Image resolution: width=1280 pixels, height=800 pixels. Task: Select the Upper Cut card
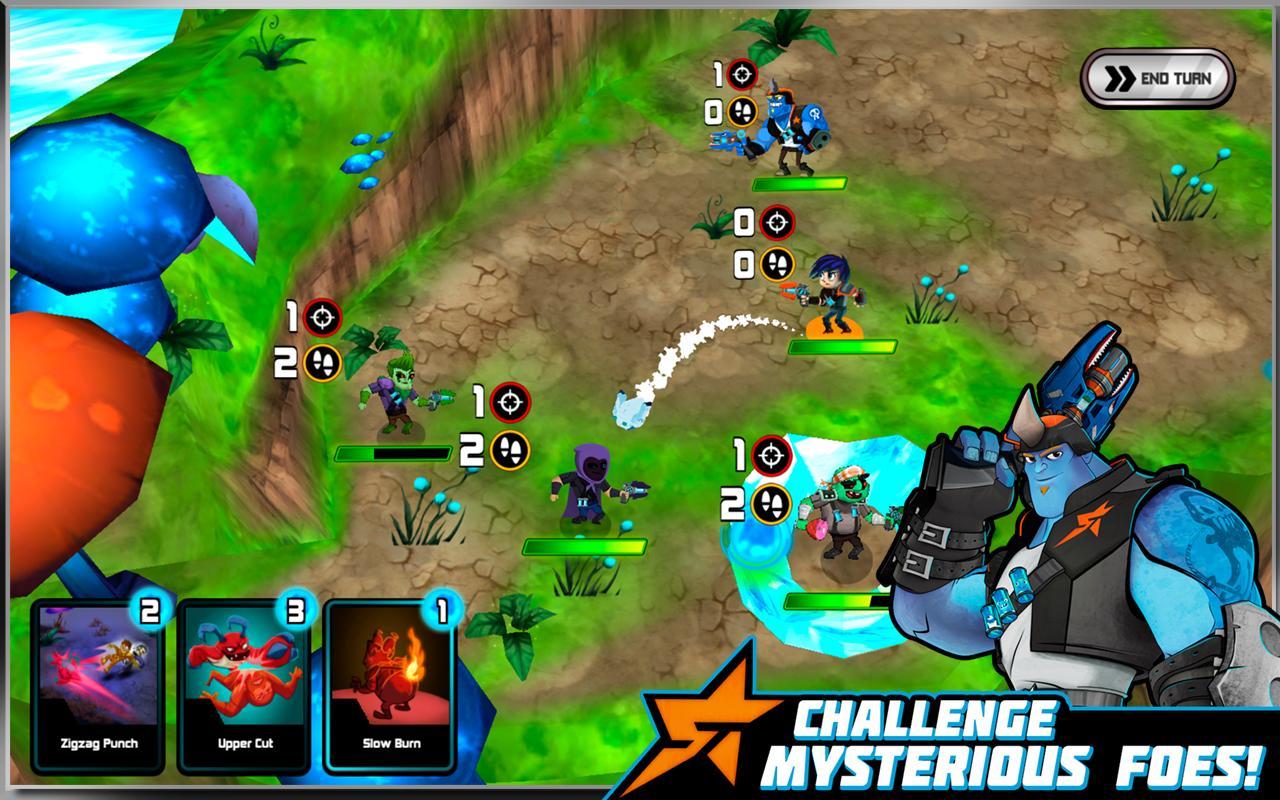tap(246, 690)
